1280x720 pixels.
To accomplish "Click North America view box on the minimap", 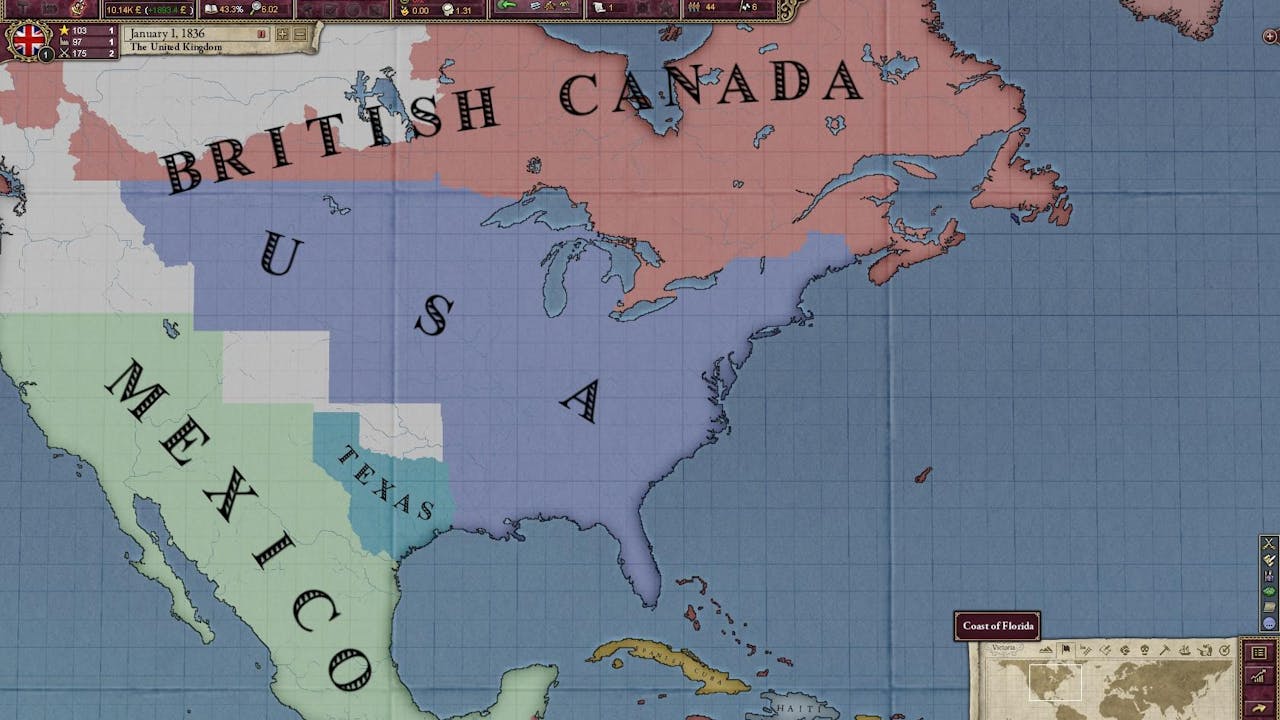I will [1056, 681].
